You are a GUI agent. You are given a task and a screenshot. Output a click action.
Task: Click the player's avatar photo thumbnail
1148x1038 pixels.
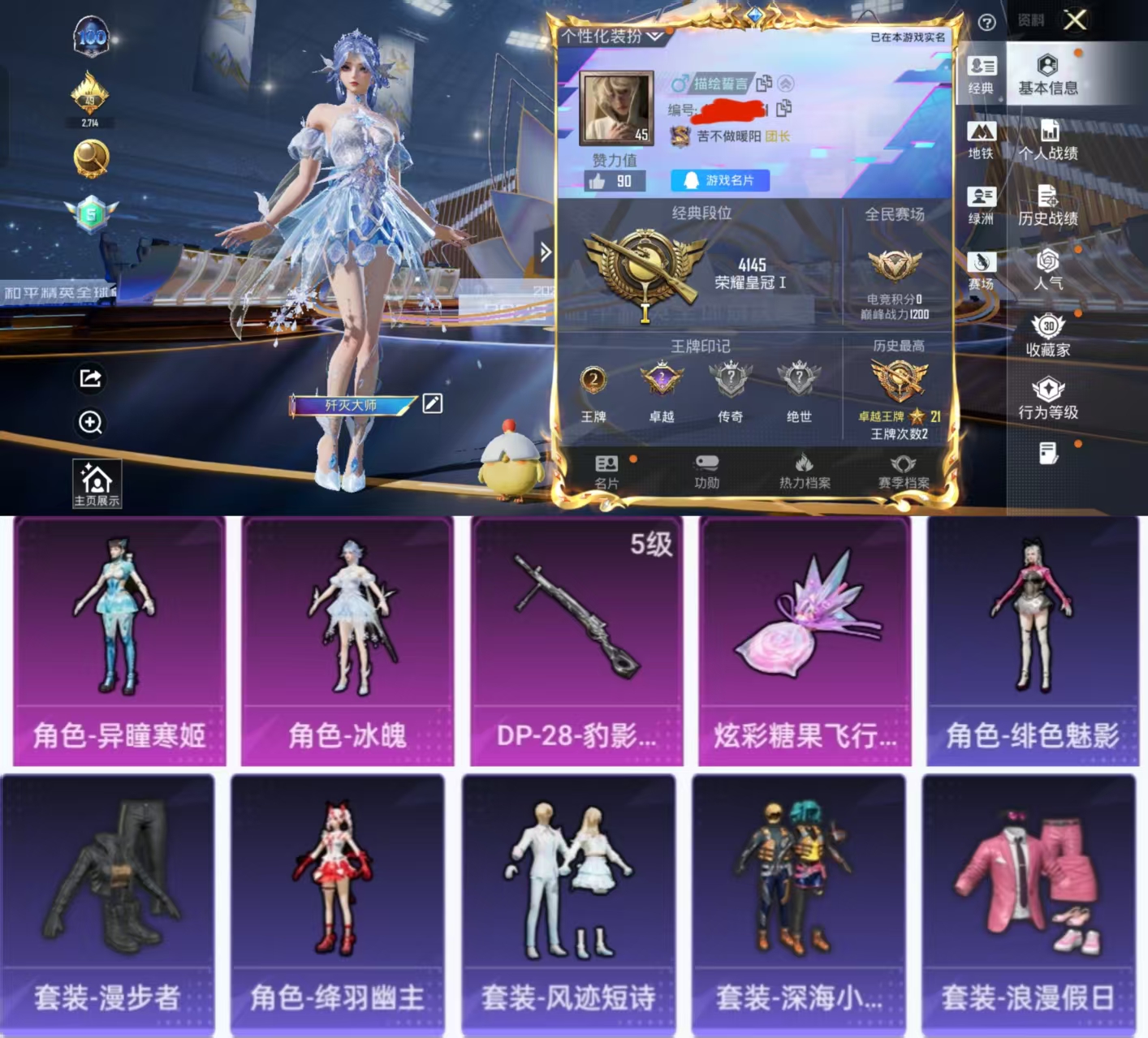pyautogui.click(x=617, y=106)
